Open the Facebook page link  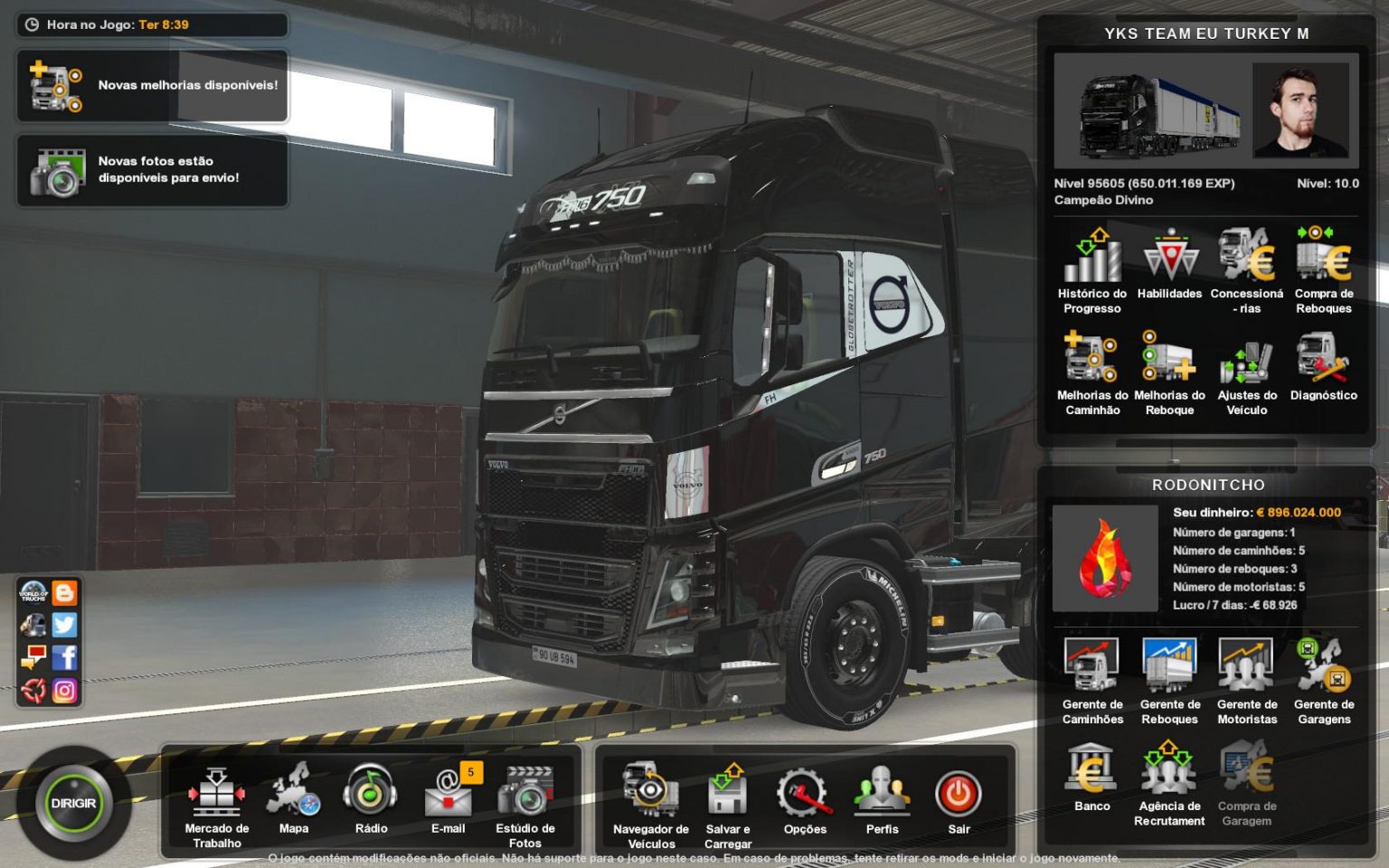(x=65, y=657)
